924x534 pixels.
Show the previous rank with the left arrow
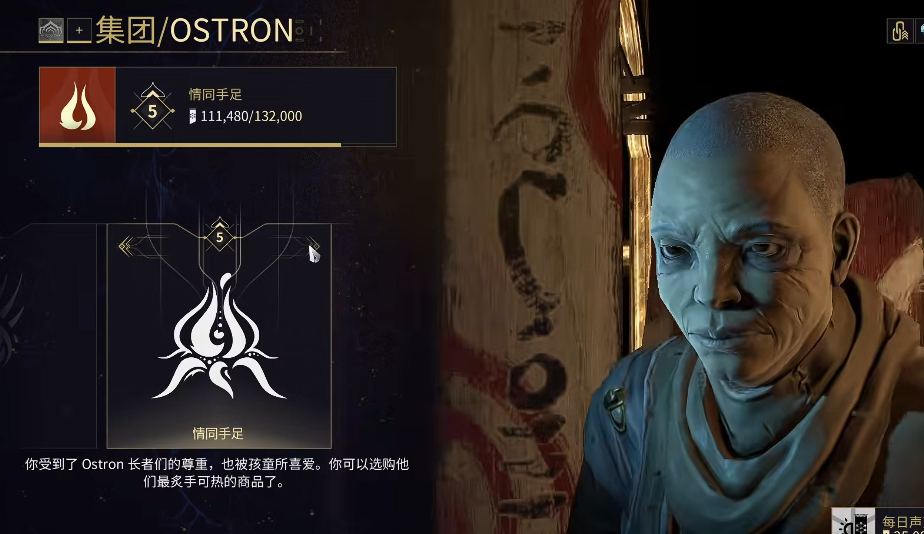(x=126, y=246)
